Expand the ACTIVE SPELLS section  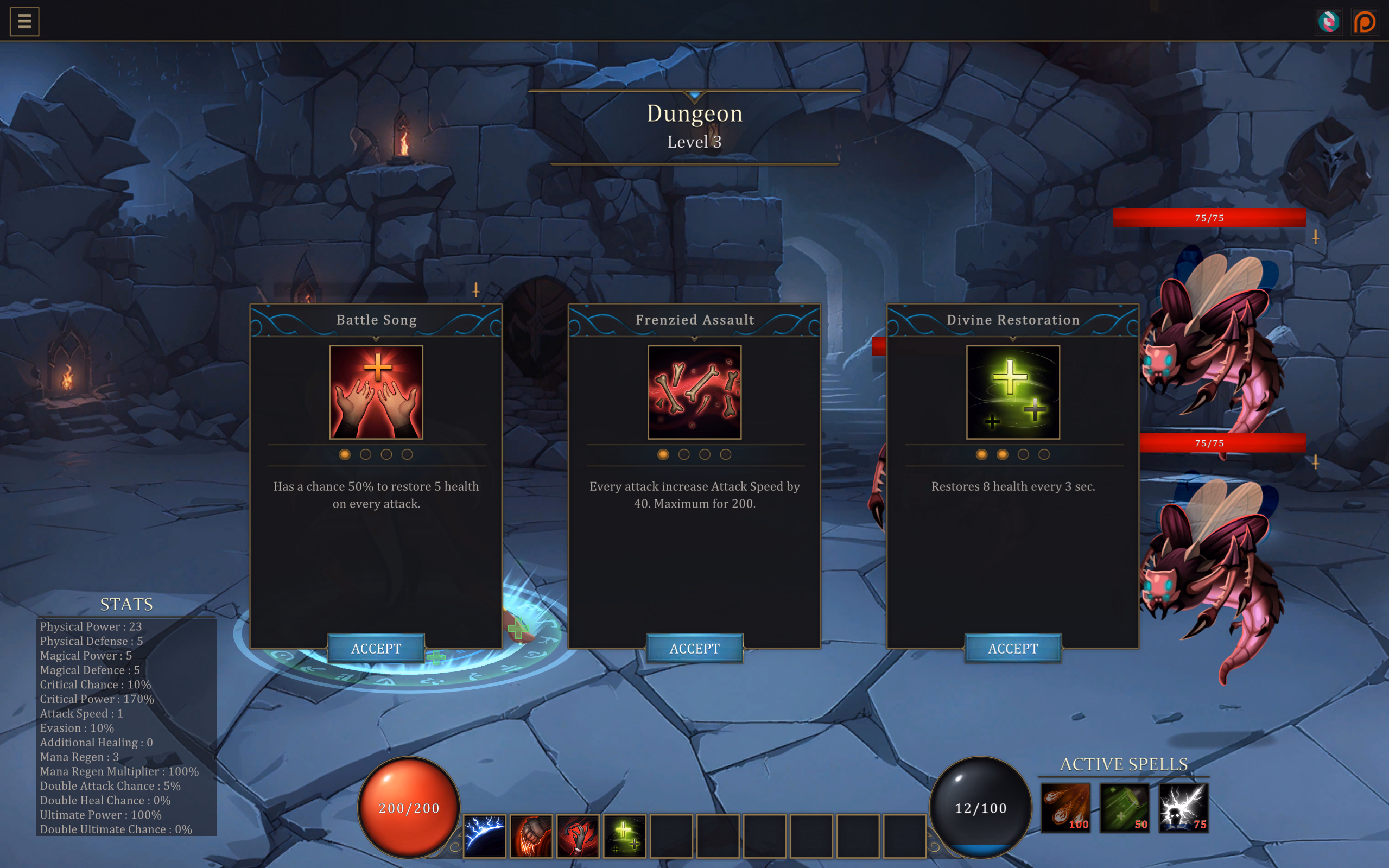pyautogui.click(x=1123, y=764)
